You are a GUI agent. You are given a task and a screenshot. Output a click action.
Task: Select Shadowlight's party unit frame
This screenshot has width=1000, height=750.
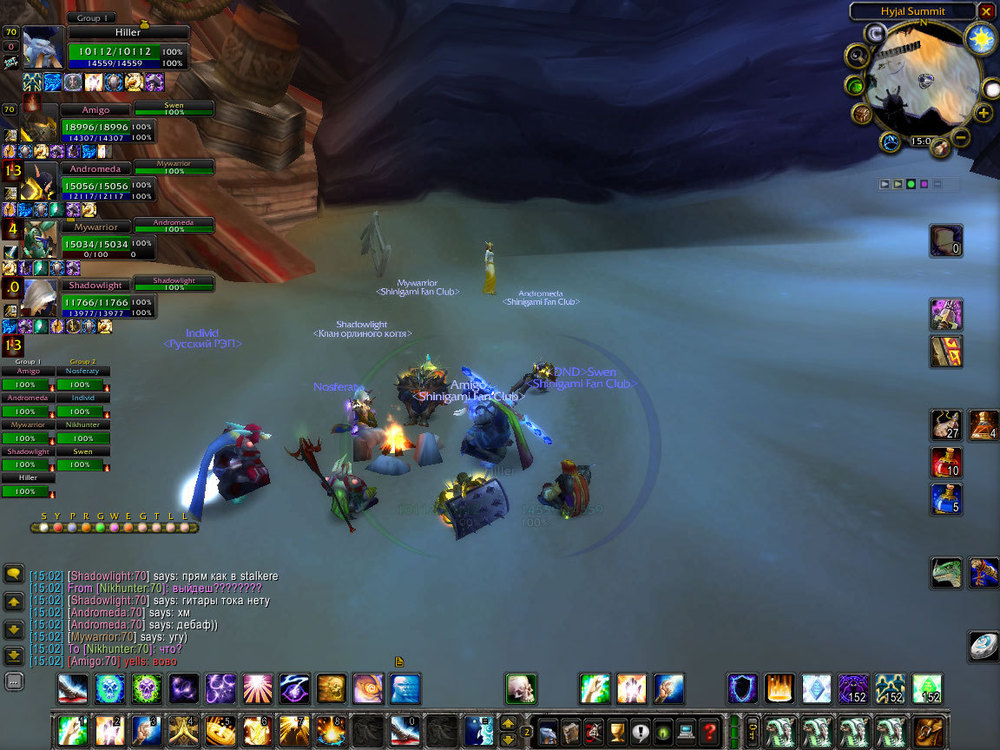(94, 286)
